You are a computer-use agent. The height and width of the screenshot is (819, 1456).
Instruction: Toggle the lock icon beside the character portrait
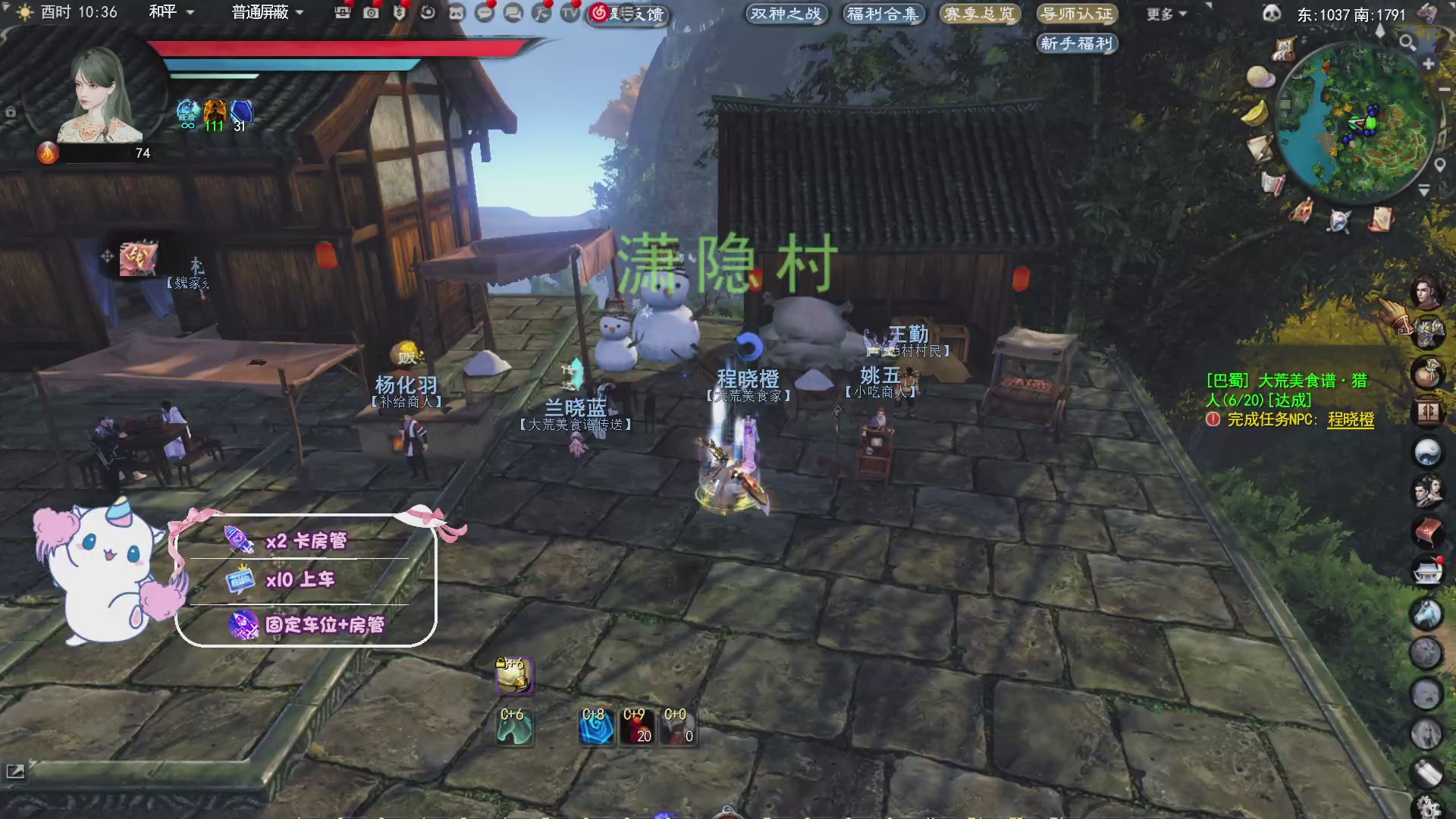point(11,111)
